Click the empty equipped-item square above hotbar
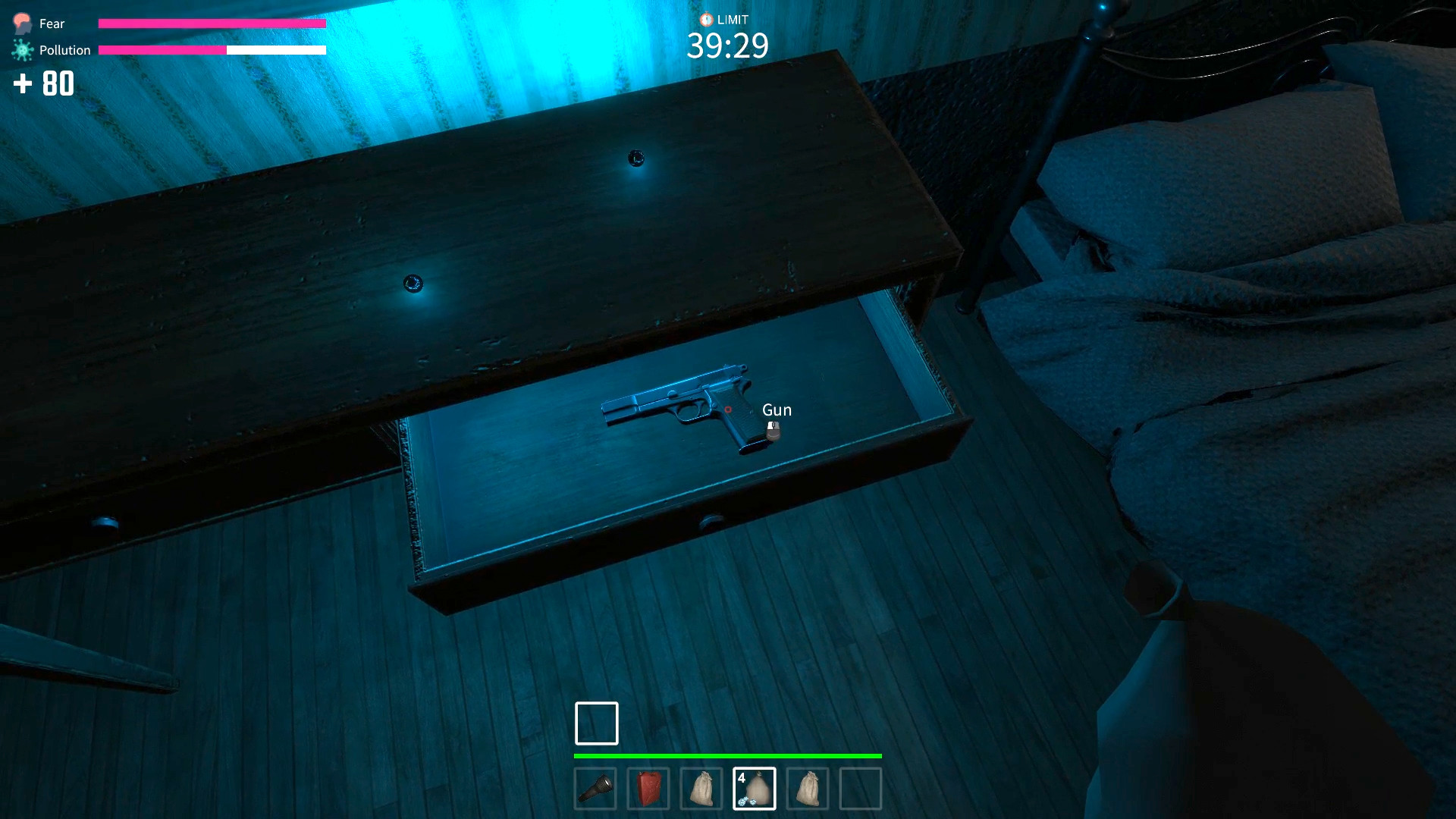Viewport: 1456px width, 819px height. 596,723
